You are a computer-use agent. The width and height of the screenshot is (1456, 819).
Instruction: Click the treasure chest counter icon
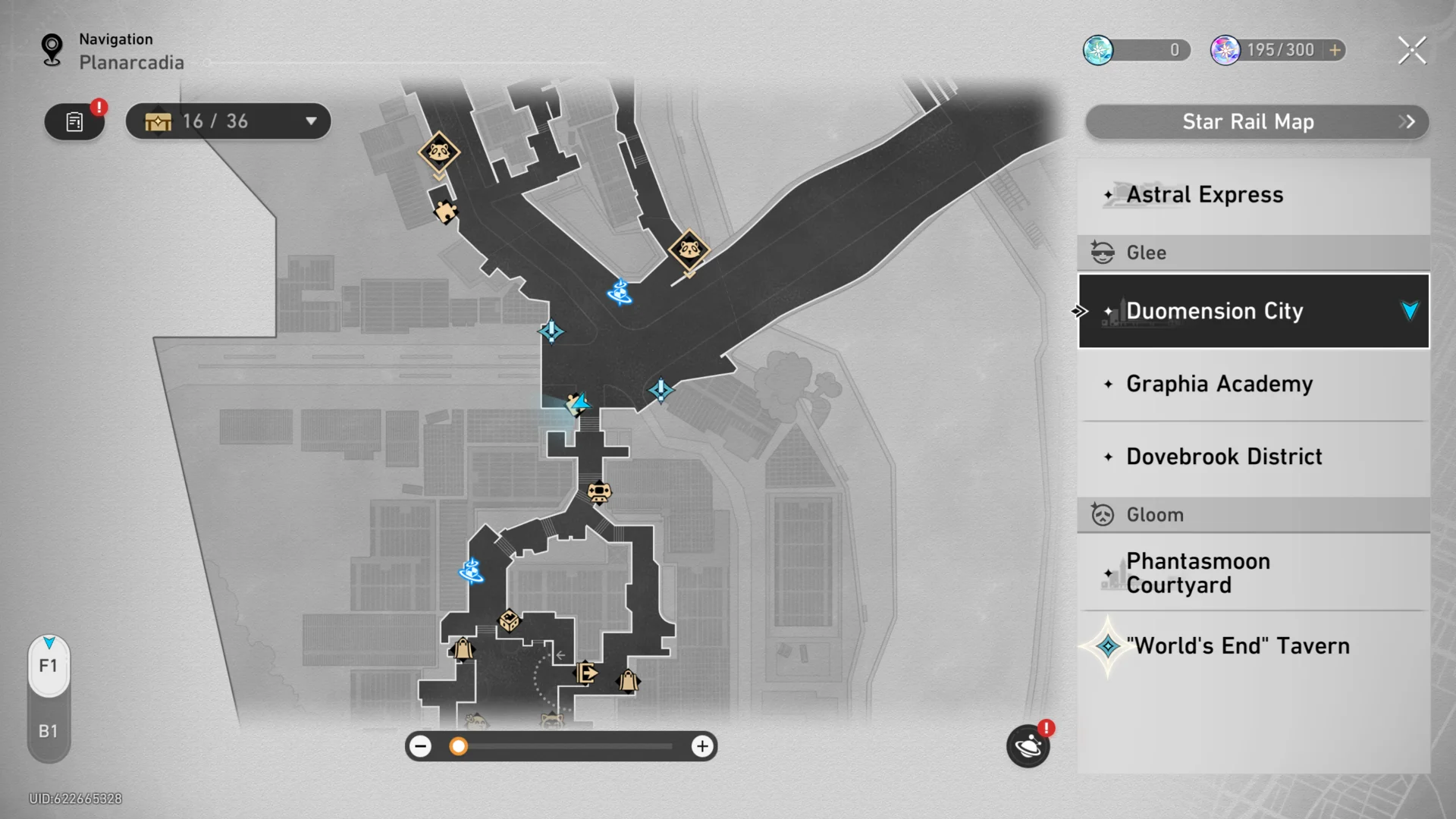(x=158, y=121)
